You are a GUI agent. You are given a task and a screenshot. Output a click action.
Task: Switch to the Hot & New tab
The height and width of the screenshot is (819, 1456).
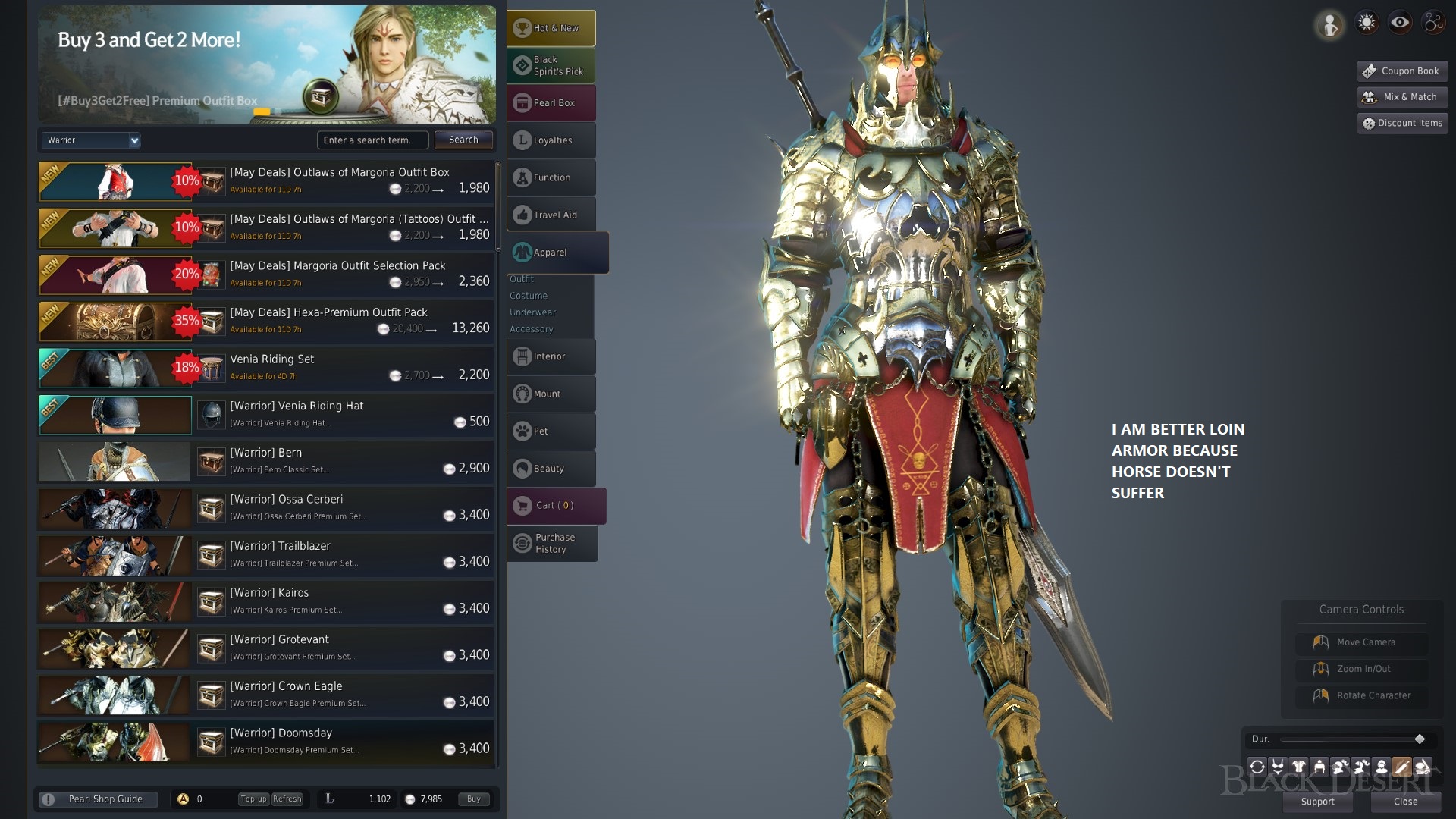point(551,27)
